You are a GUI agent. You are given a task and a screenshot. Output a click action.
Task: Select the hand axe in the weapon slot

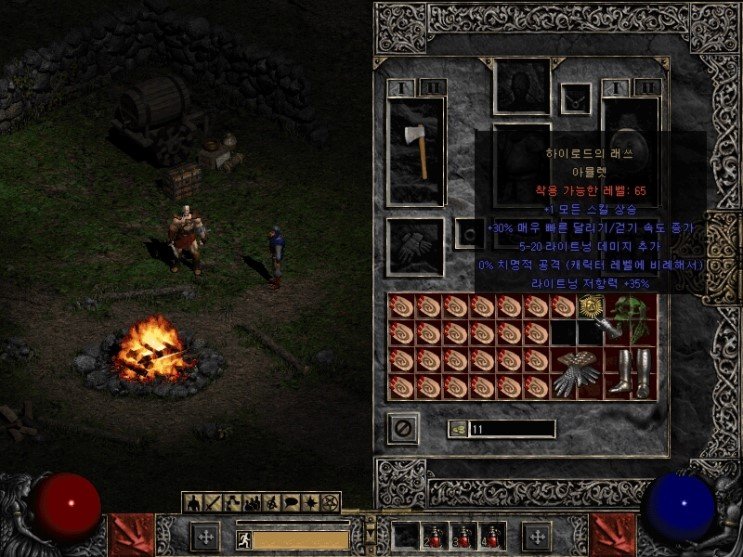(416, 152)
